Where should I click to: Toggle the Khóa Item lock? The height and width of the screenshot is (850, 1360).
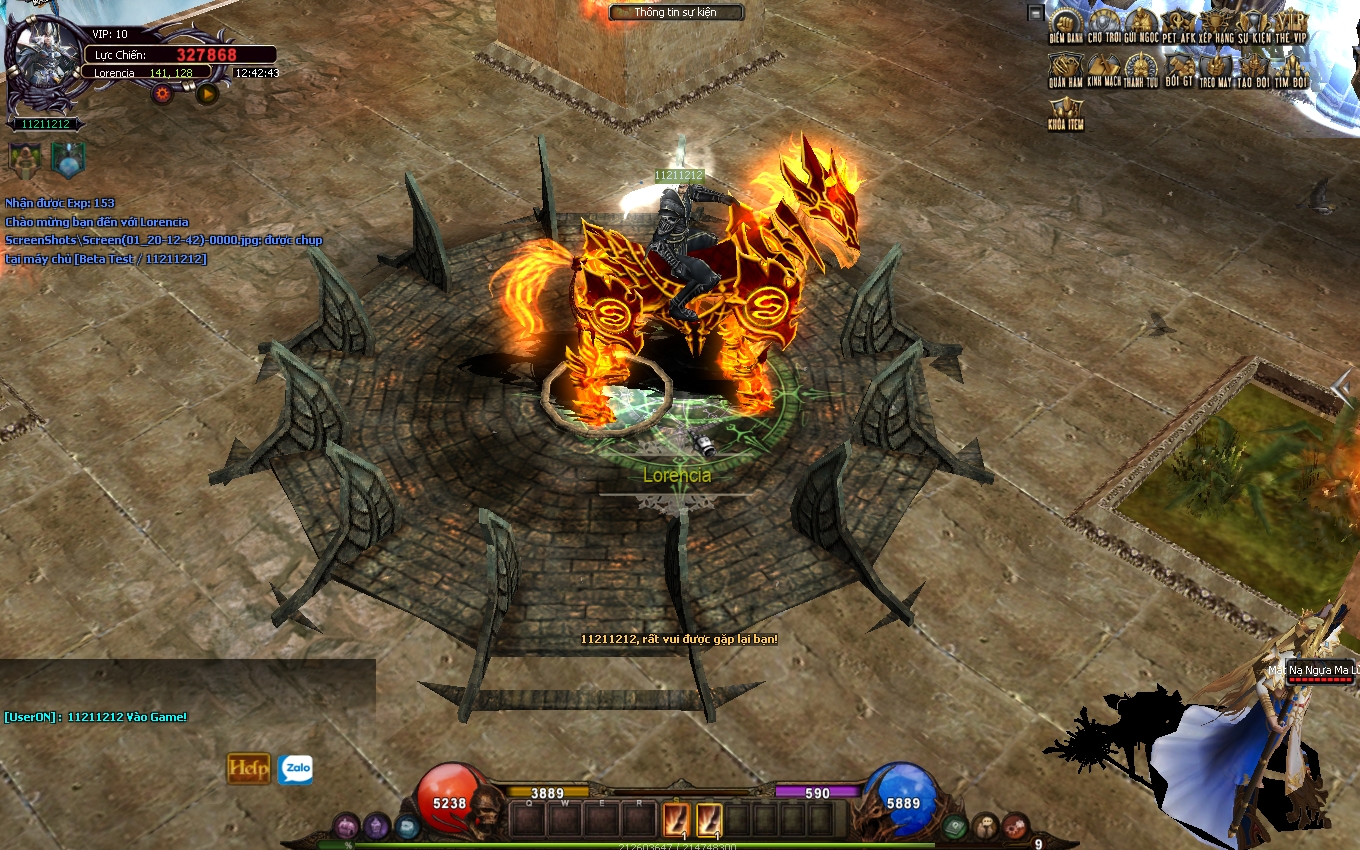1066,113
